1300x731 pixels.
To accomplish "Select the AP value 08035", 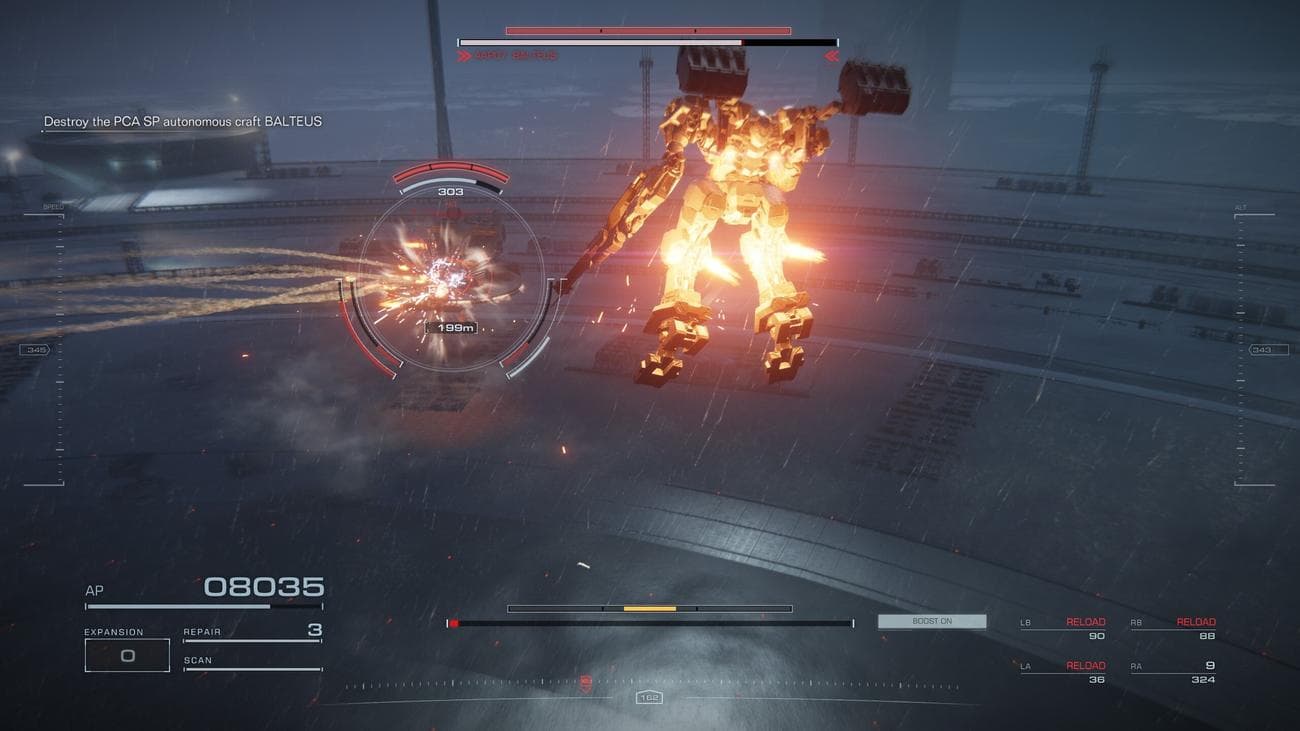I will pos(266,586).
